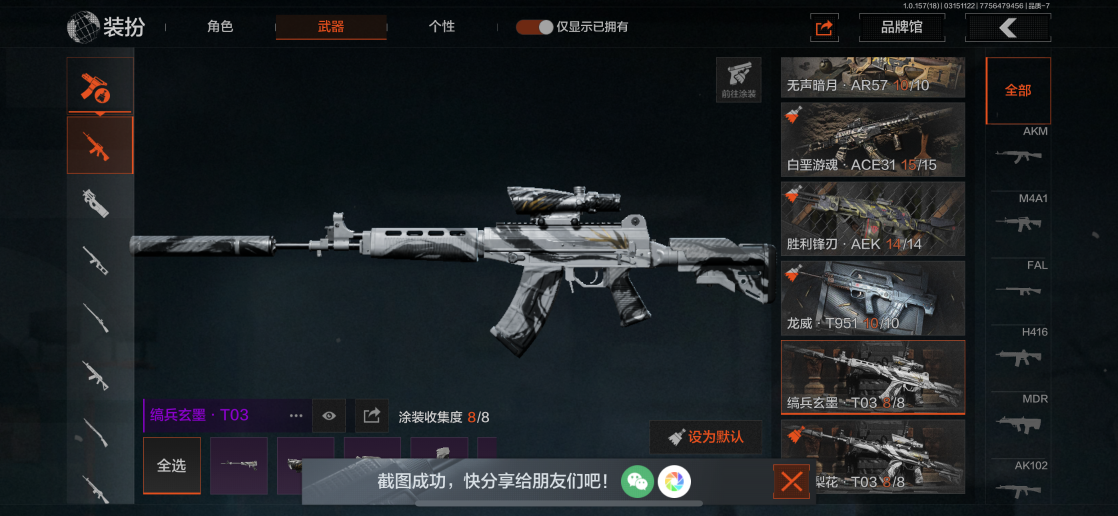Screen dimensions: 1118x516
Task: Switch to the 角色 tab
Action: 220,27
